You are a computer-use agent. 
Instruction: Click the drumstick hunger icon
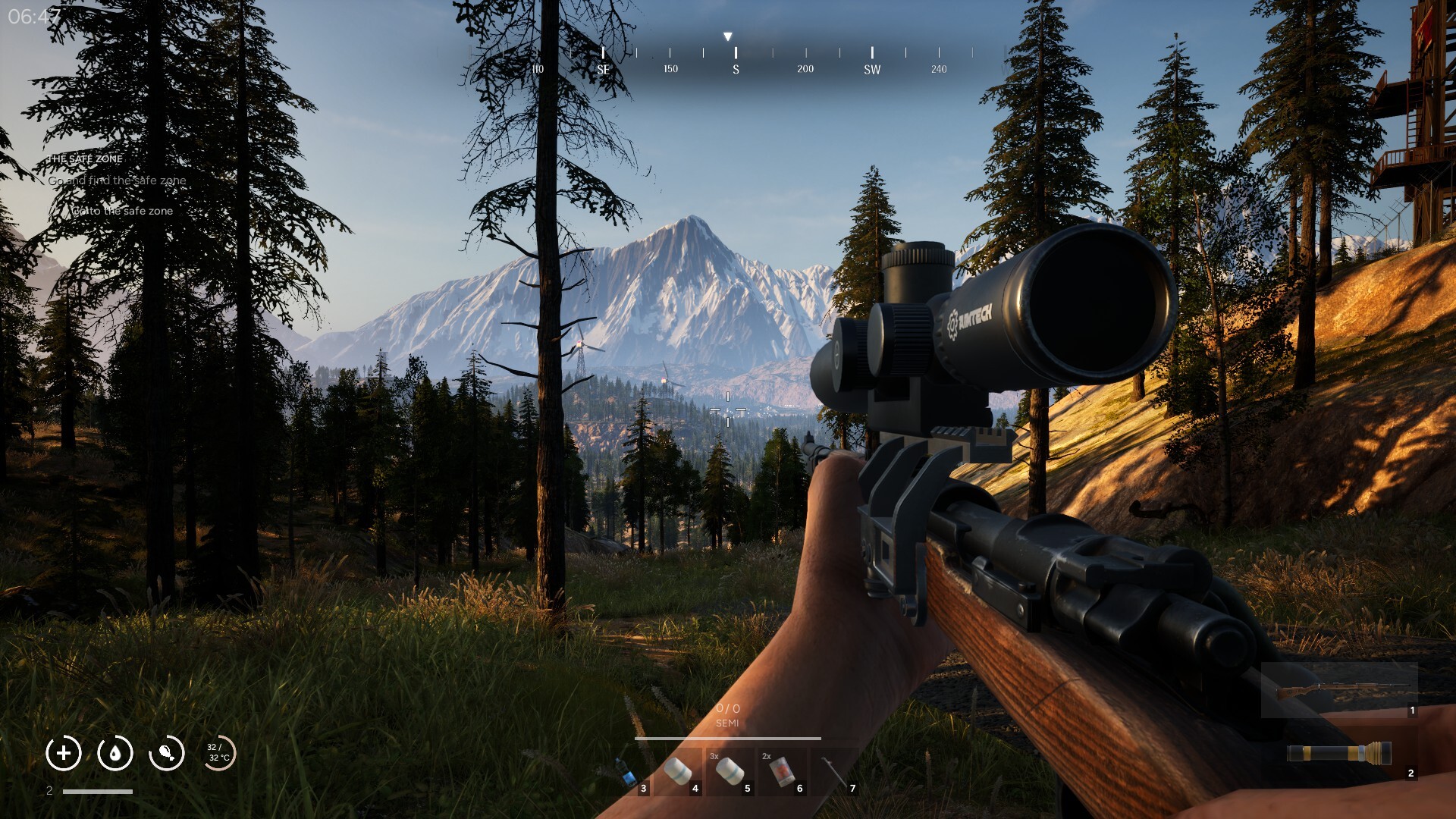pos(167,753)
